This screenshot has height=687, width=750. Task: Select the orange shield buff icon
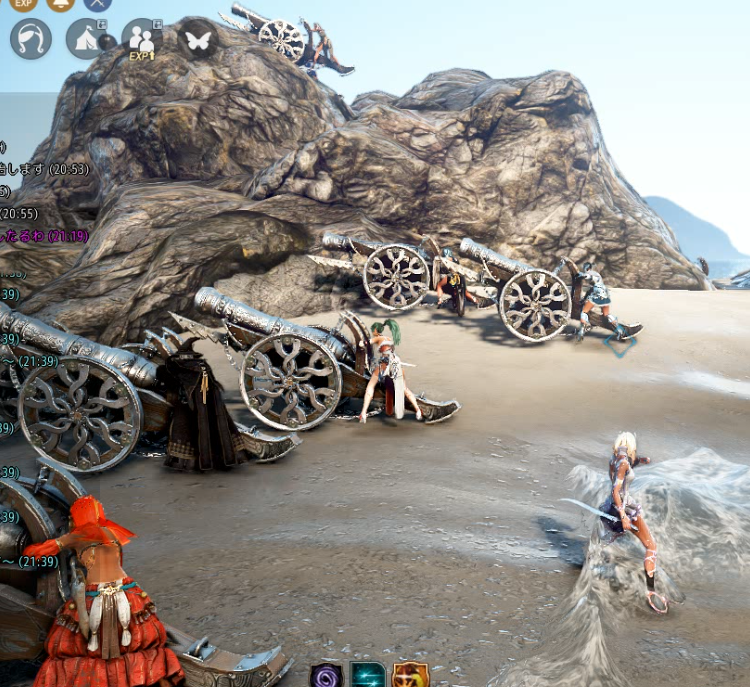click(x=410, y=676)
